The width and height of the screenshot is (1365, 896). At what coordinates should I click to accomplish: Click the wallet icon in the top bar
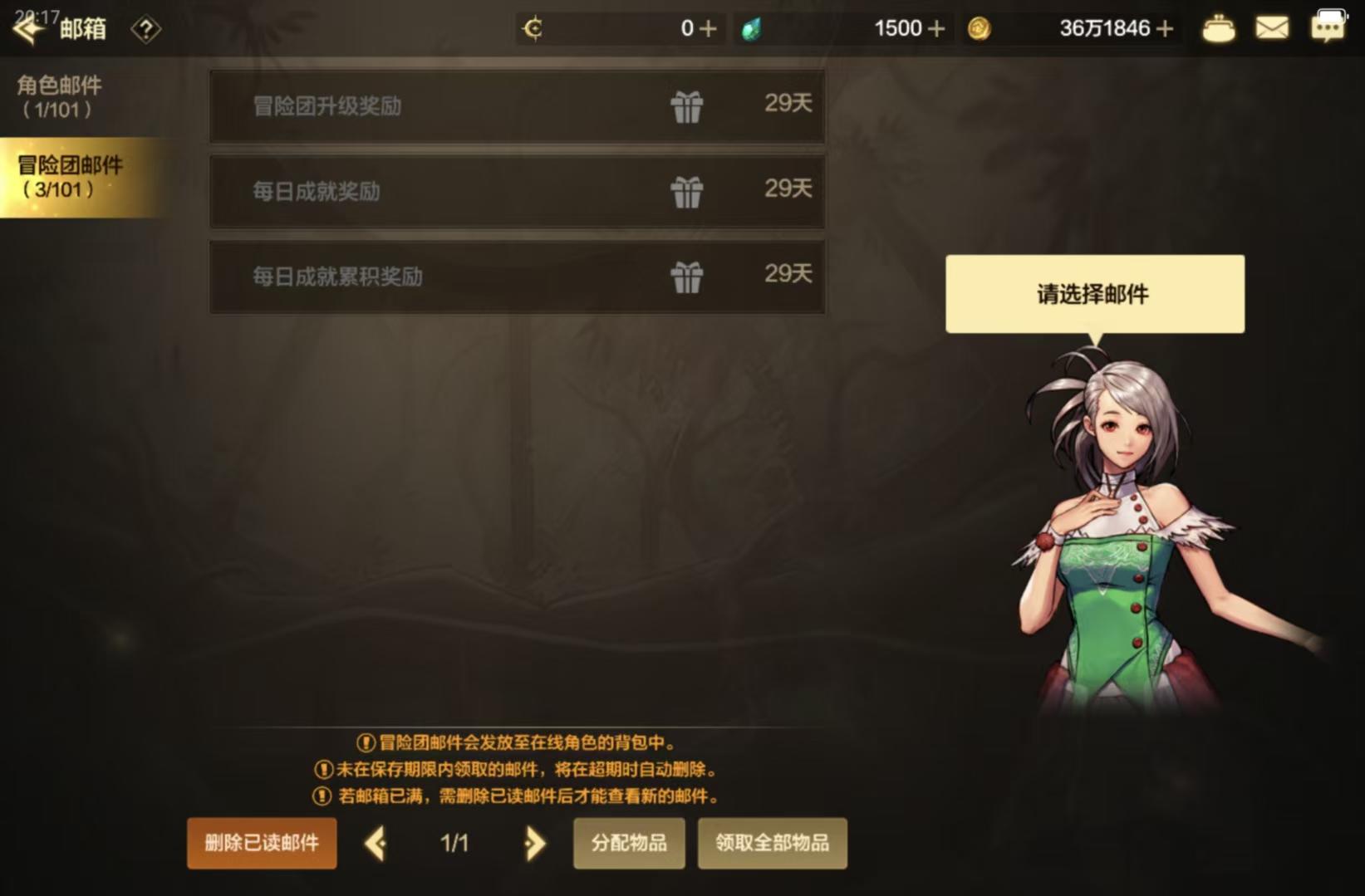[x=1218, y=27]
